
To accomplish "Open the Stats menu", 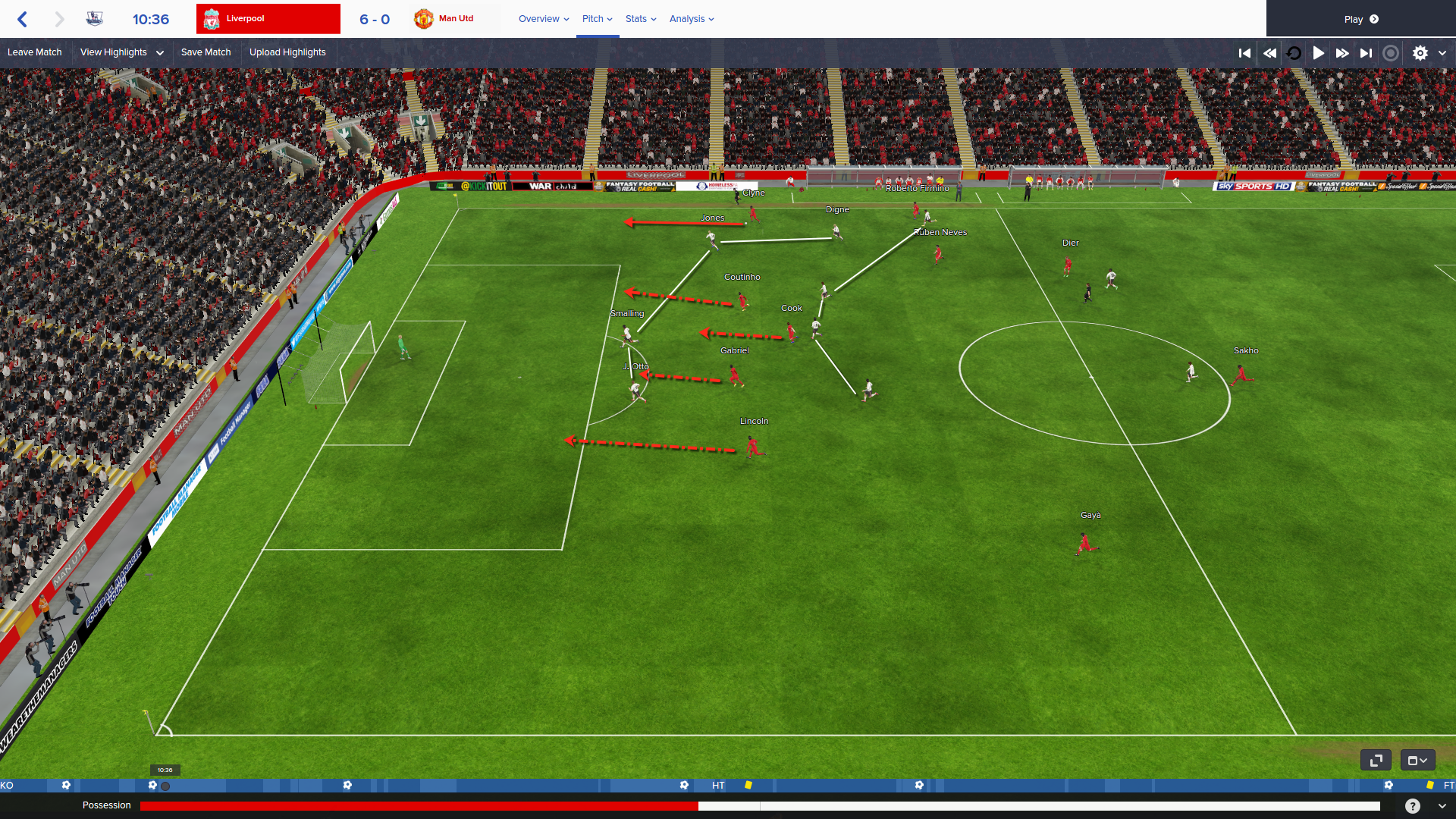I will [641, 19].
